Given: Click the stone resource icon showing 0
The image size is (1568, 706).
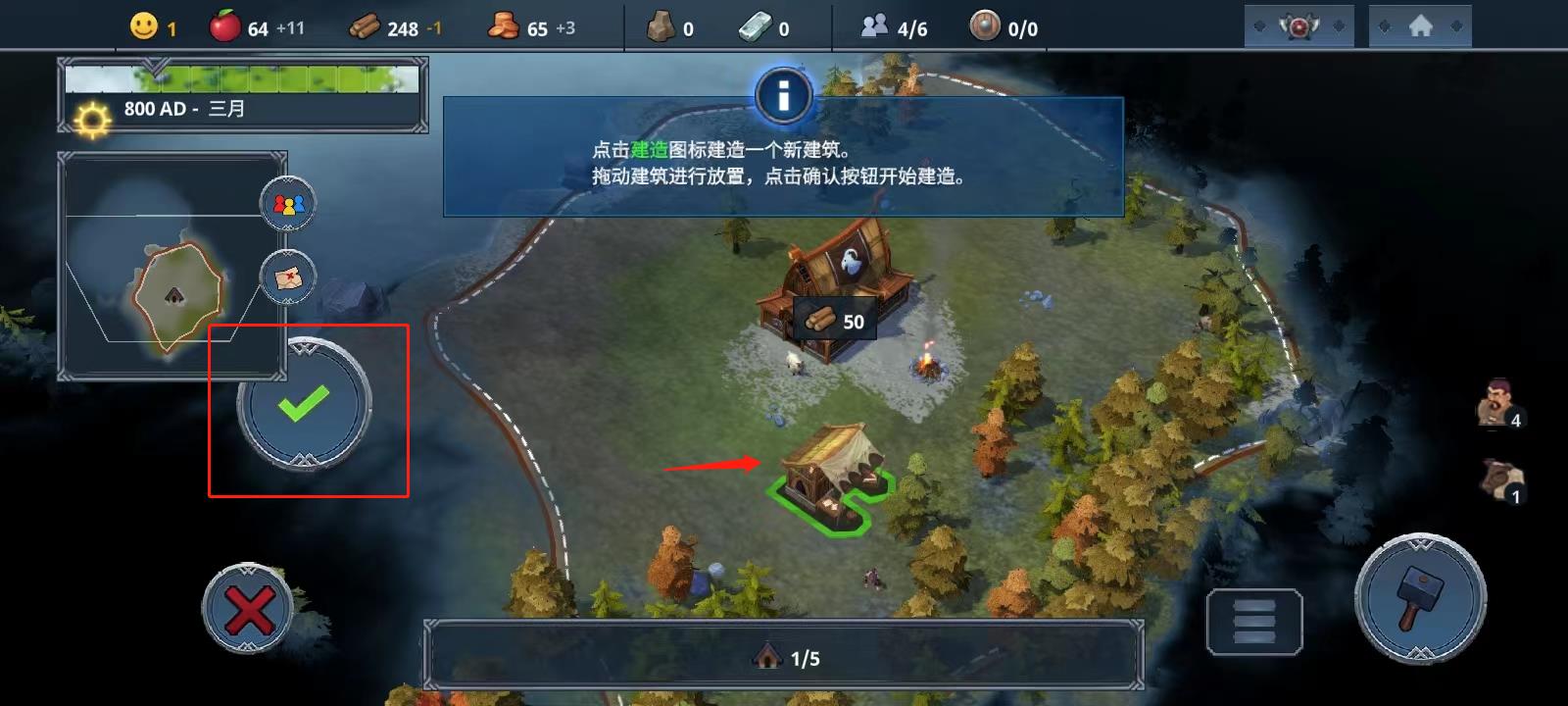Looking at the screenshot, I should (x=659, y=27).
